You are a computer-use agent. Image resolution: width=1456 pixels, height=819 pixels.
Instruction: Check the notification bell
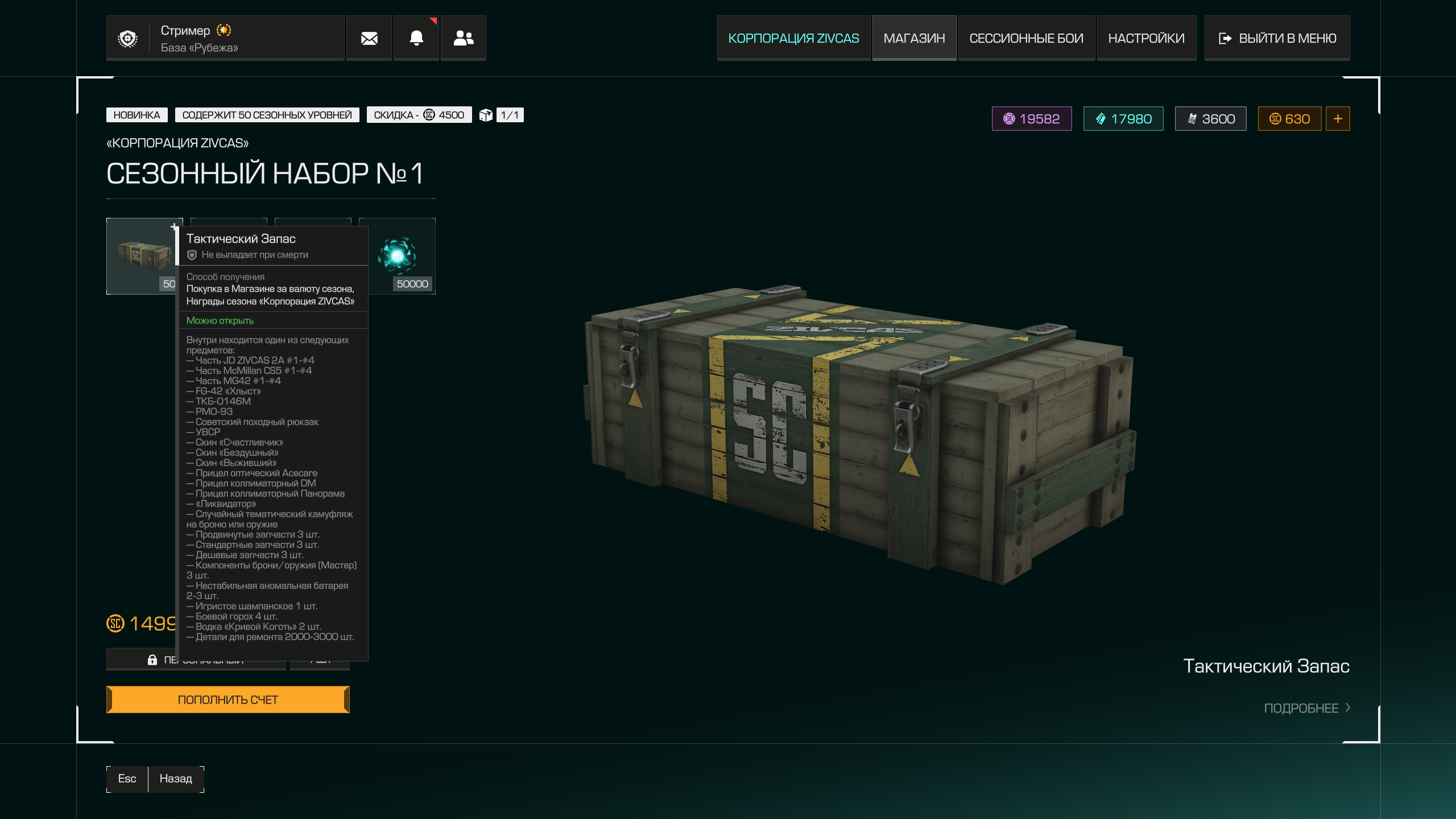(x=416, y=38)
